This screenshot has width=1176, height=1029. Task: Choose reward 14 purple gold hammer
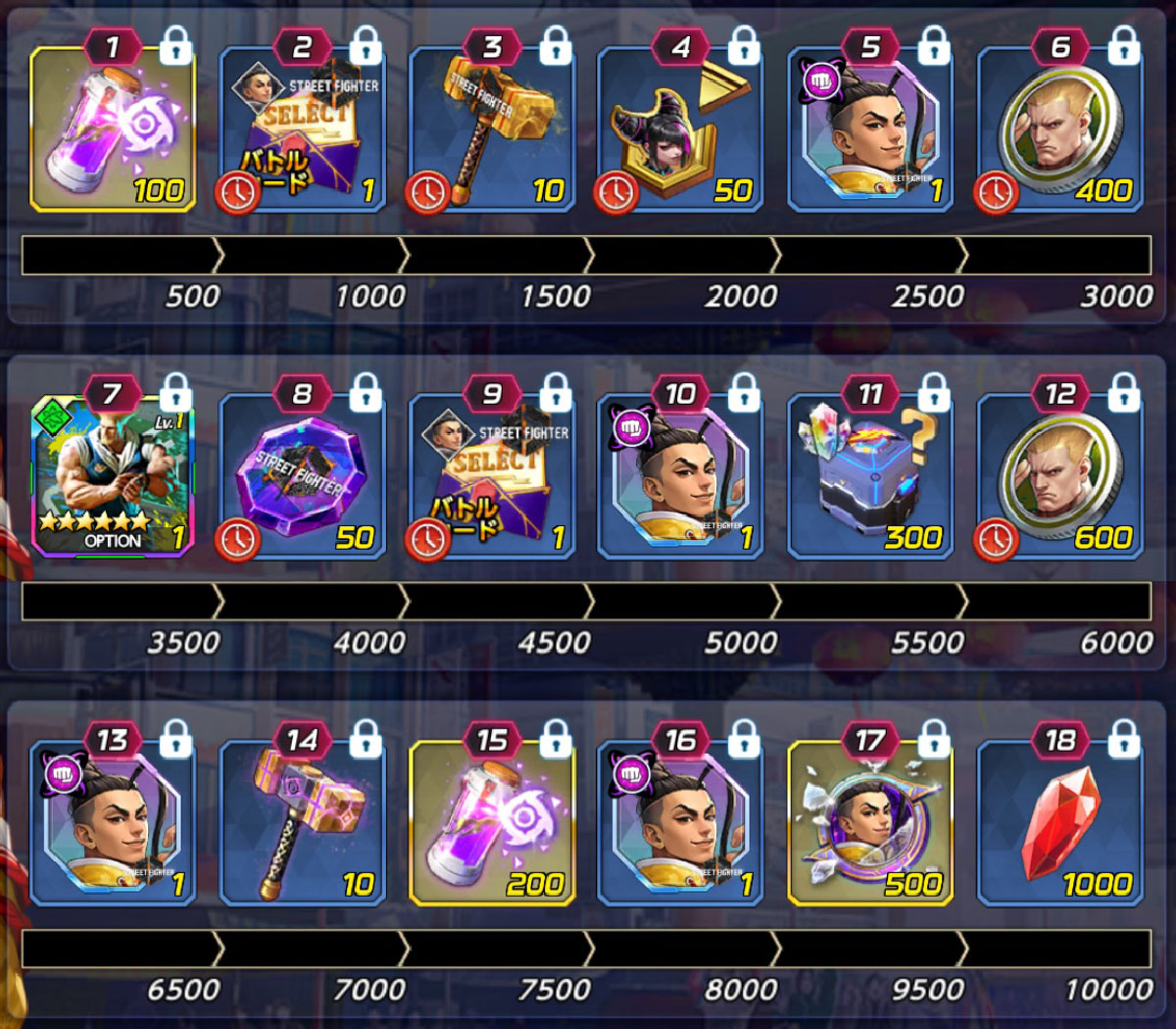(x=302, y=823)
